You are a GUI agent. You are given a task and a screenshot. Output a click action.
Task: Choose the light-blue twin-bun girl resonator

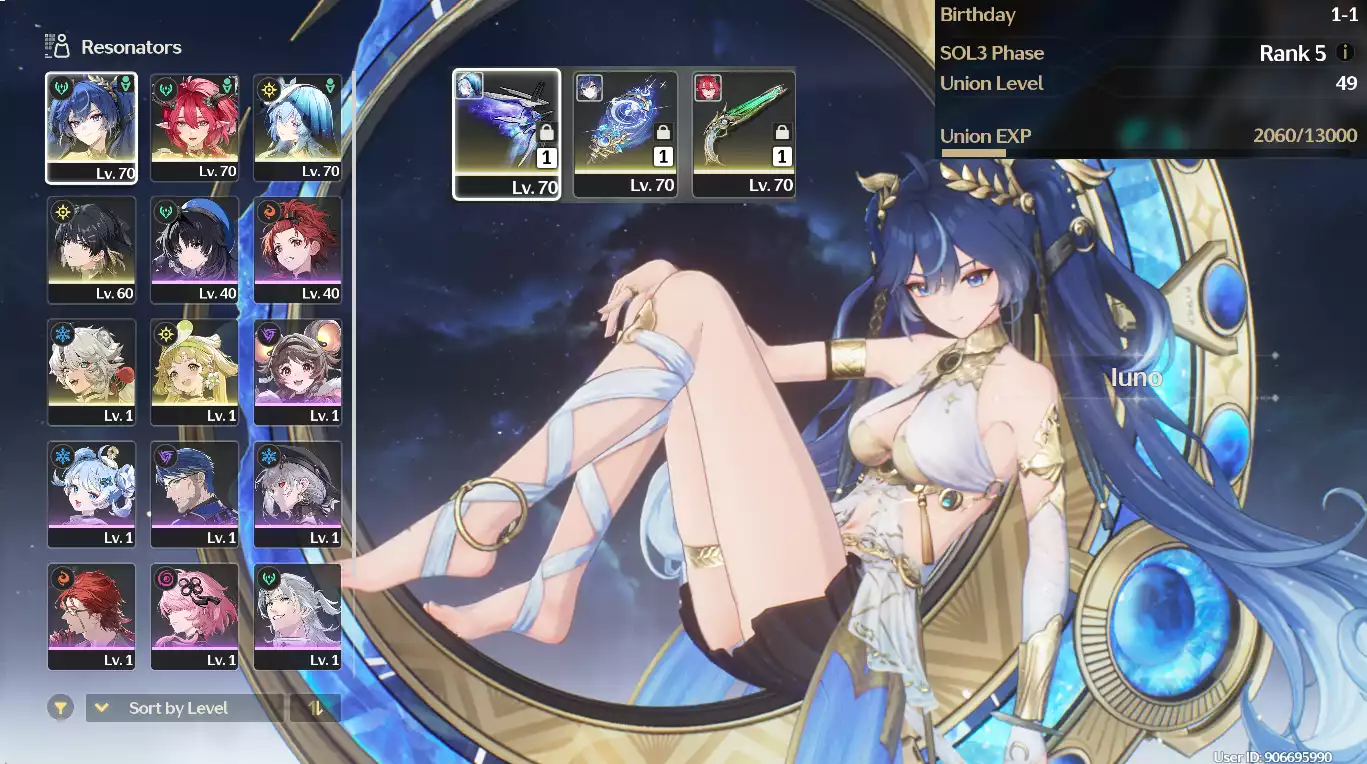pyautogui.click(x=91, y=494)
